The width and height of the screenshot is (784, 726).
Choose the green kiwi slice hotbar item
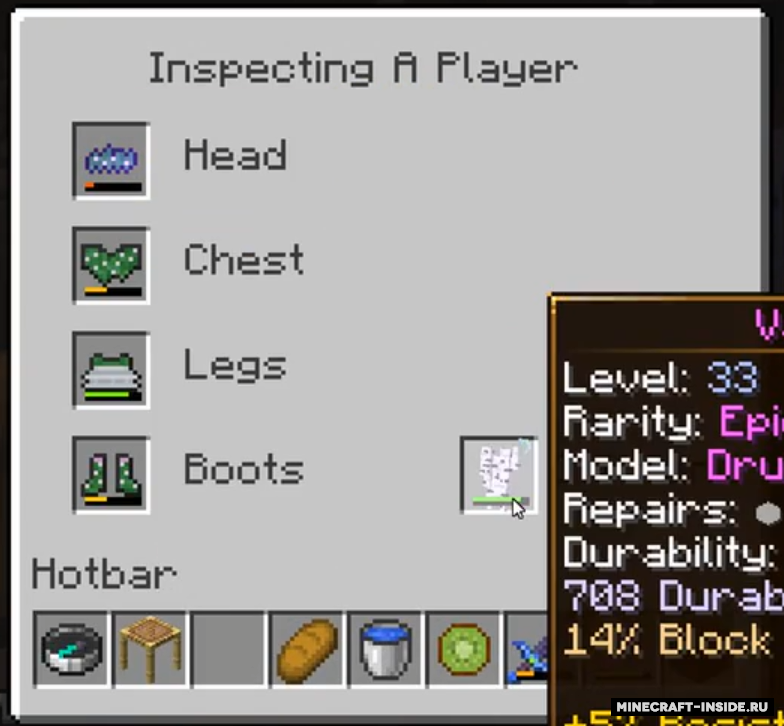(x=463, y=650)
